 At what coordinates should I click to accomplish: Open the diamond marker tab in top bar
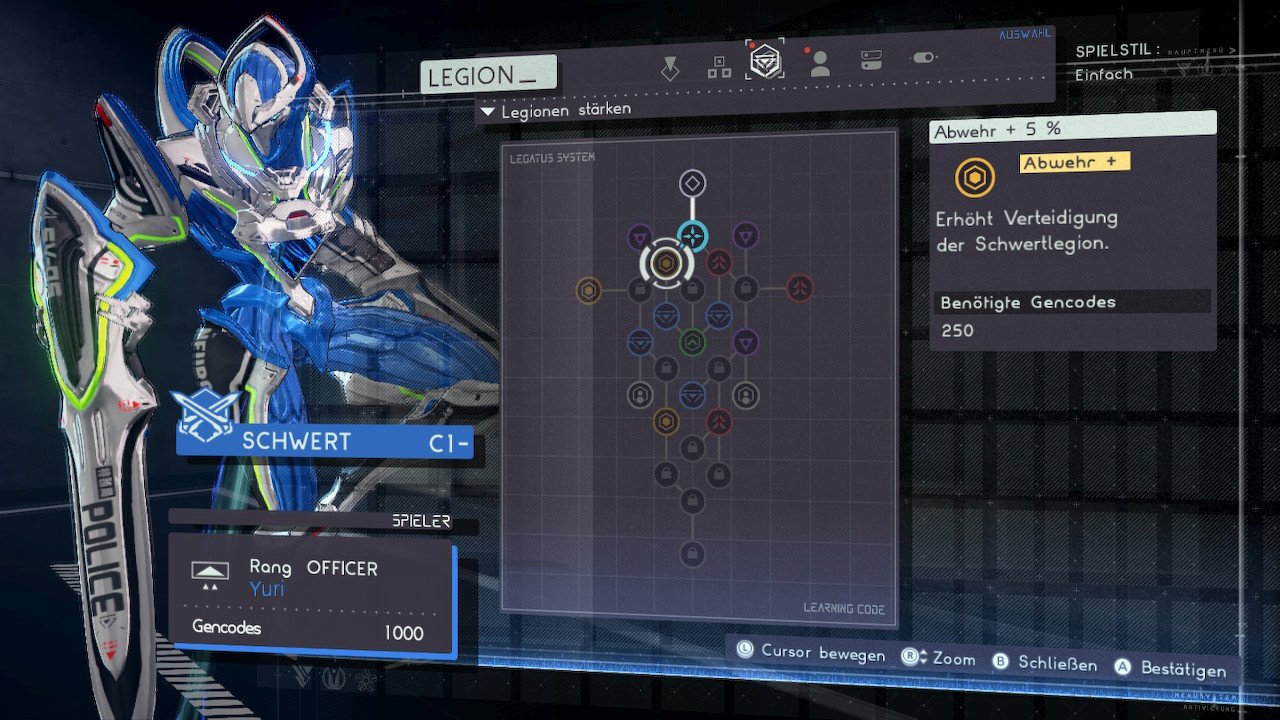(x=670, y=68)
